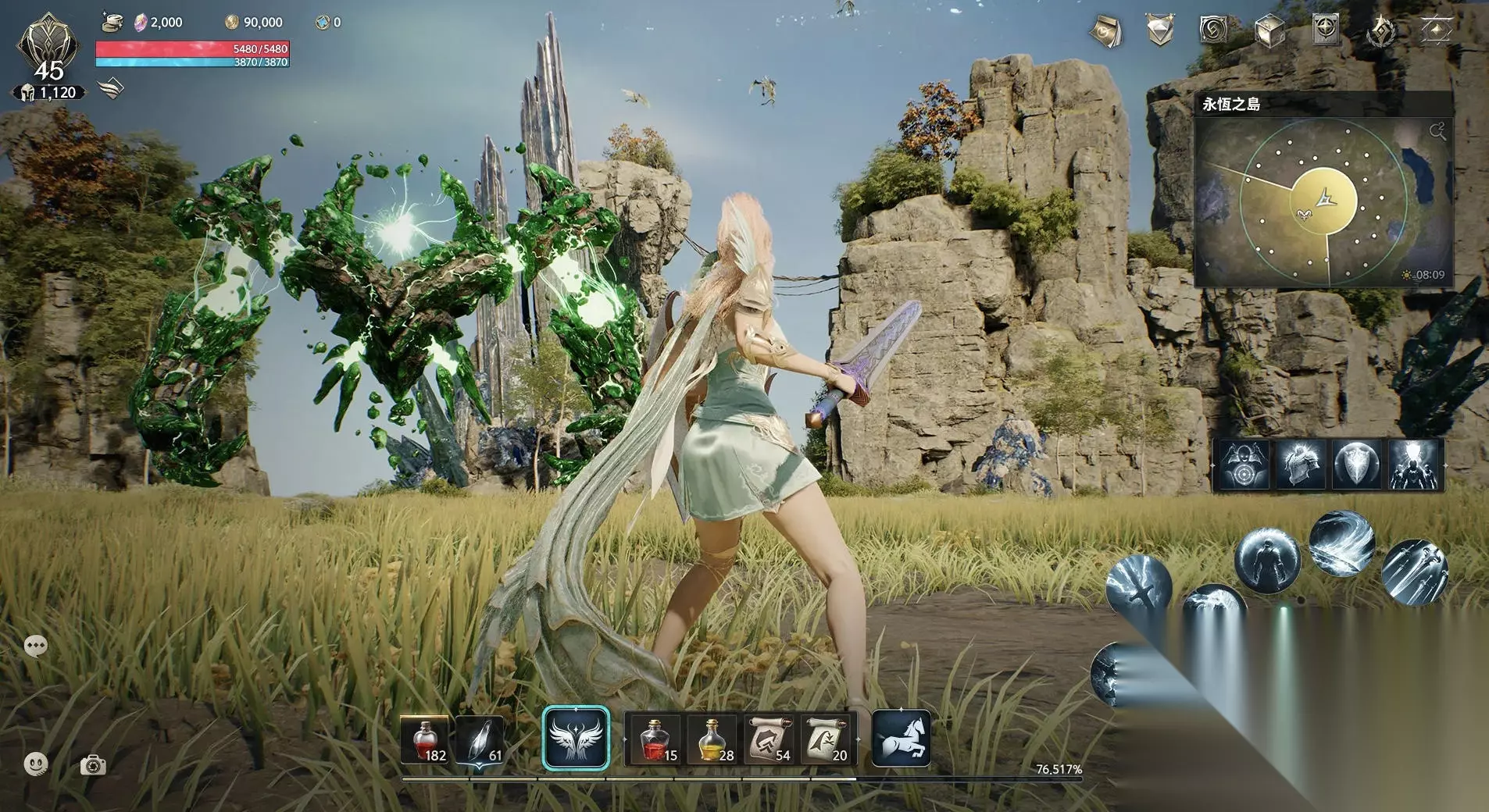
Task: Click the laurel wreath star icon
Action: coord(1381,32)
